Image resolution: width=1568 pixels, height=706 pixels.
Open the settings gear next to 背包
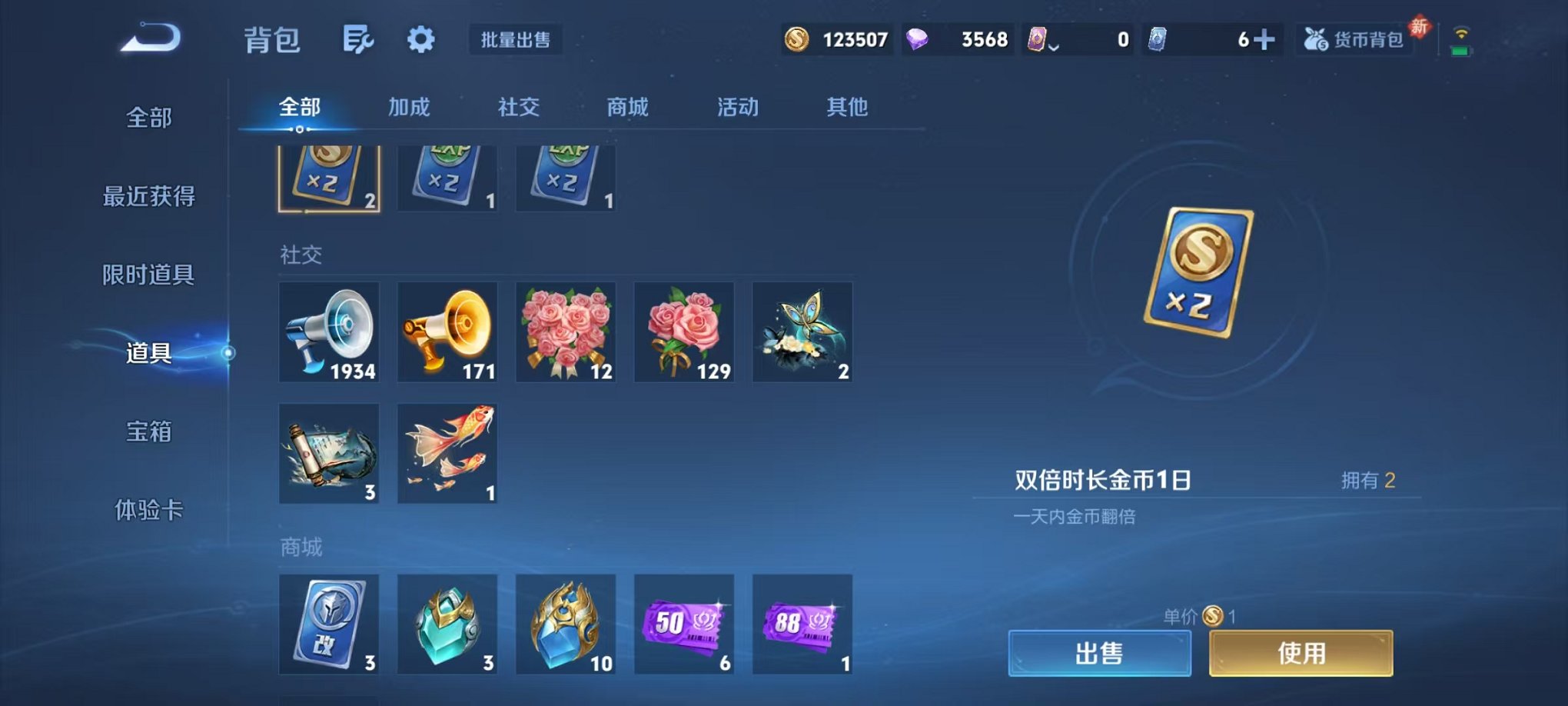pos(420,37)
